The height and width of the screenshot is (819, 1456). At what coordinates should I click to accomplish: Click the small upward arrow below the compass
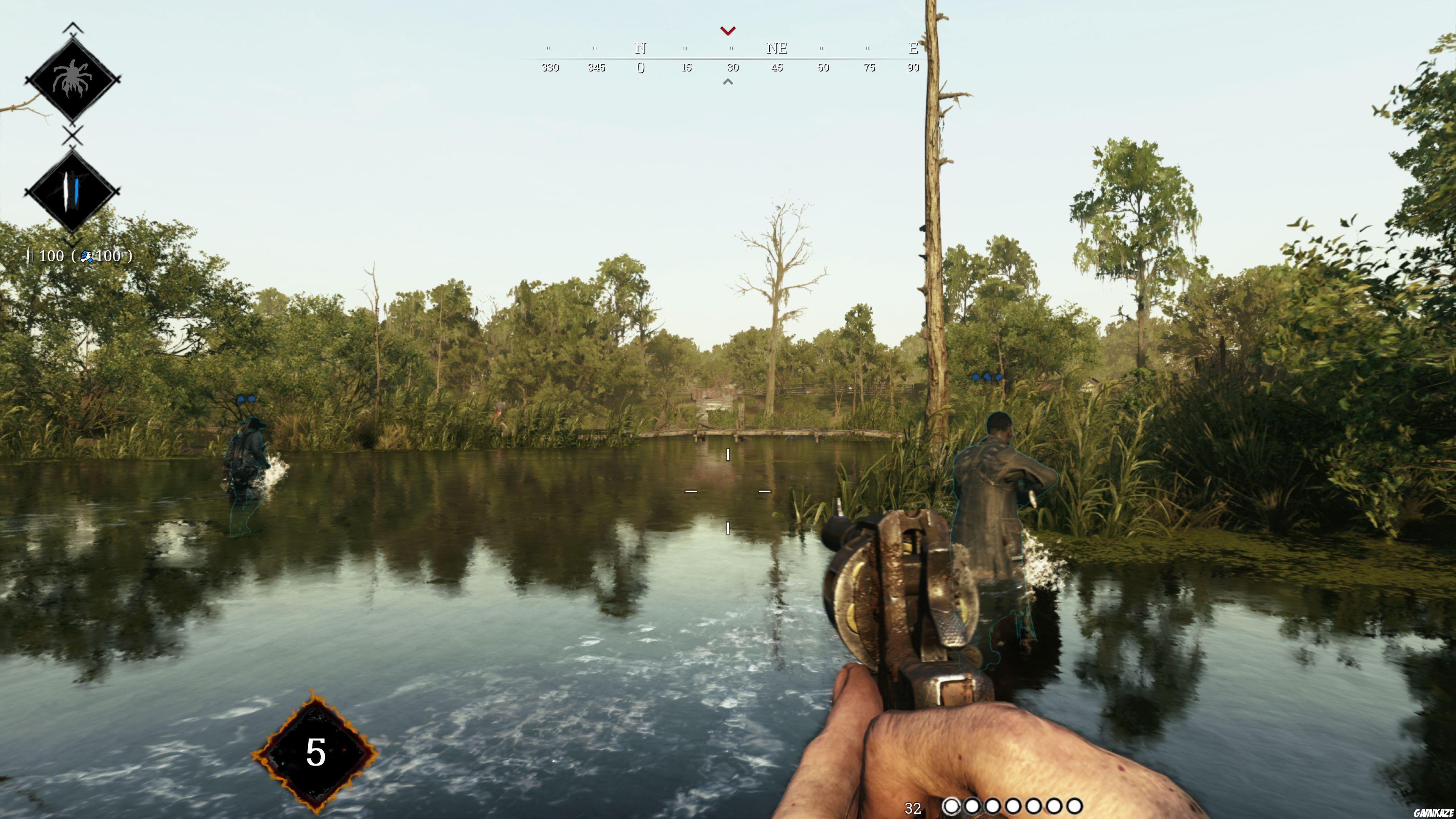pyautogui.click(x=728, y=82)
